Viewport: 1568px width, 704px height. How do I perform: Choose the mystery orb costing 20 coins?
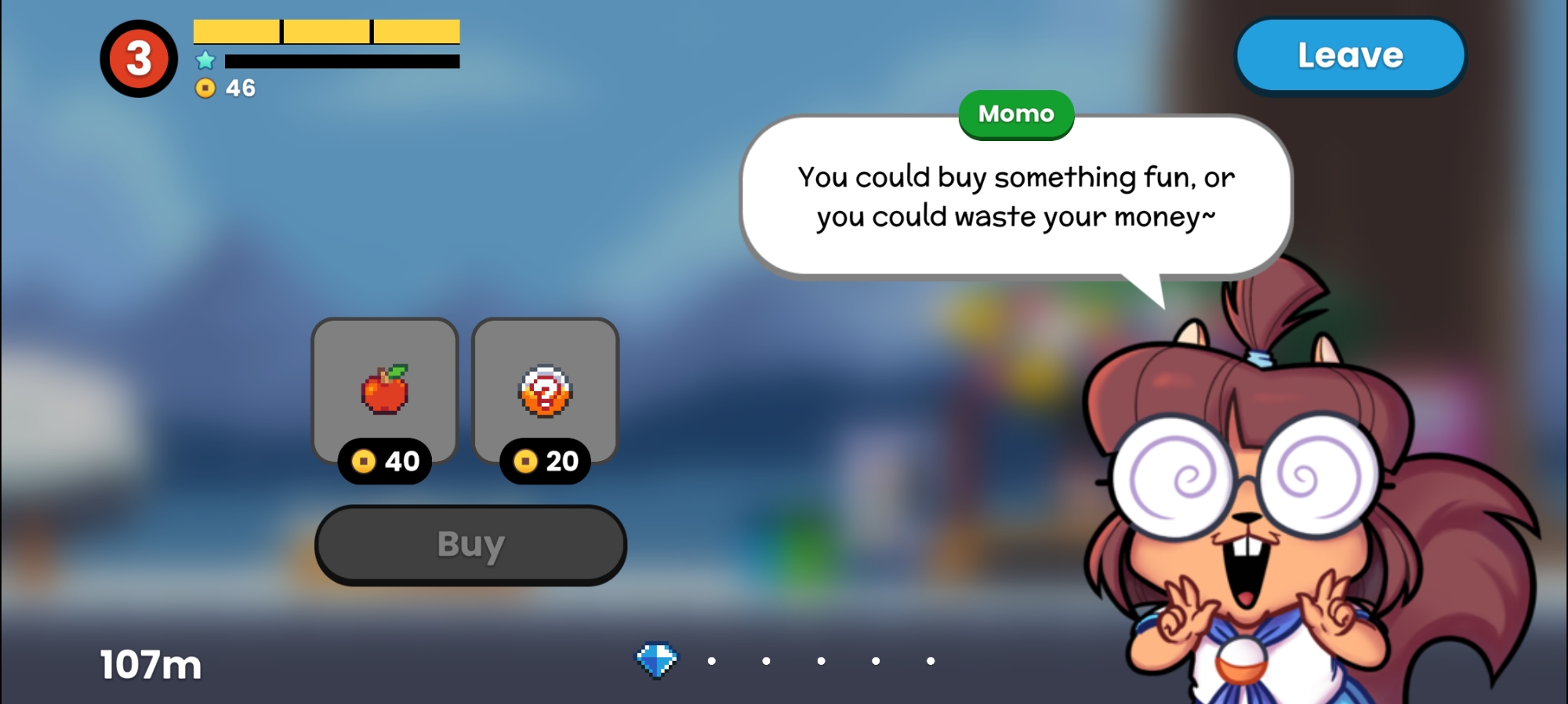[545, 391]
